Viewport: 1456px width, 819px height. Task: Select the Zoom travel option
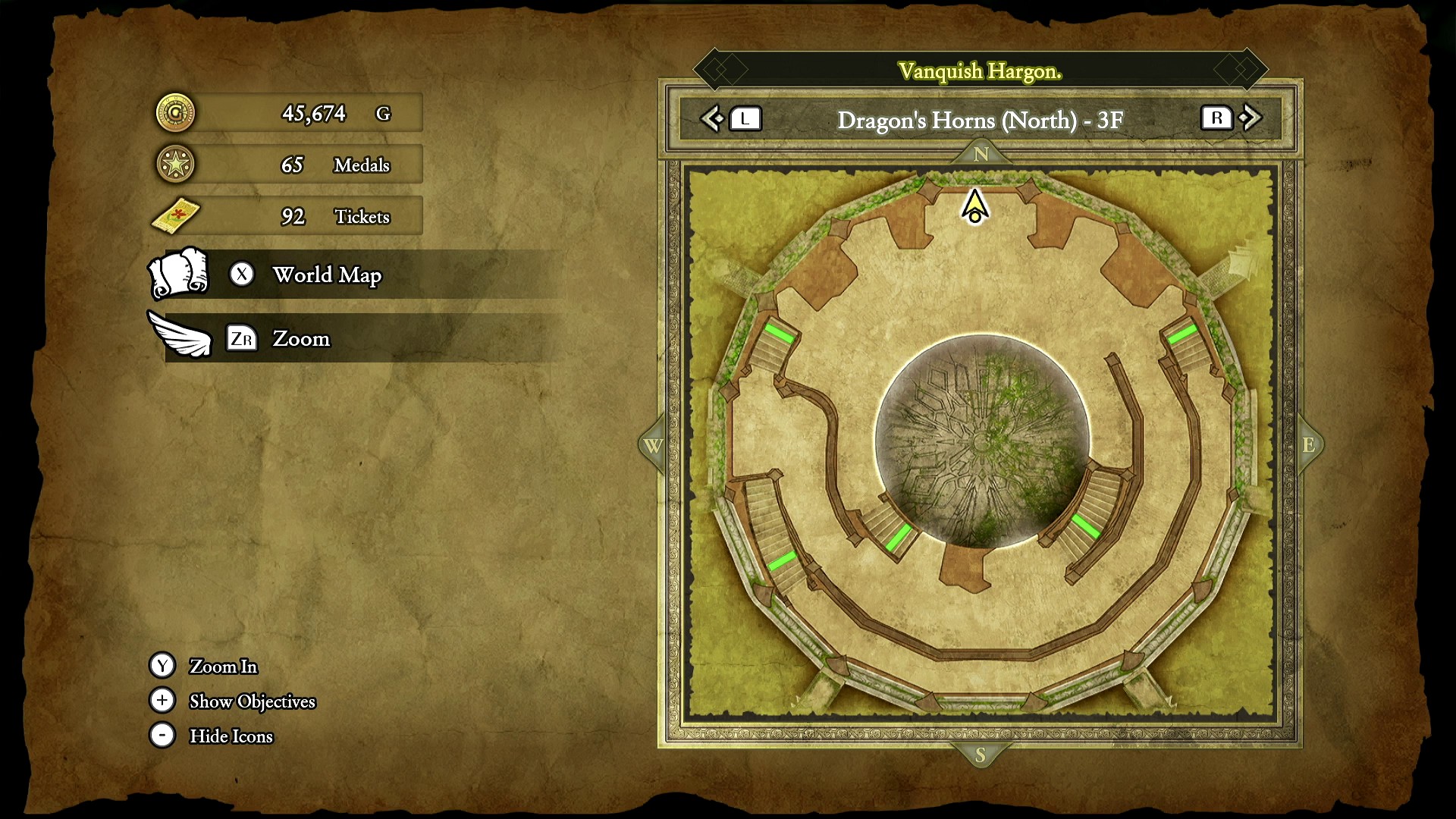point(300,338)
